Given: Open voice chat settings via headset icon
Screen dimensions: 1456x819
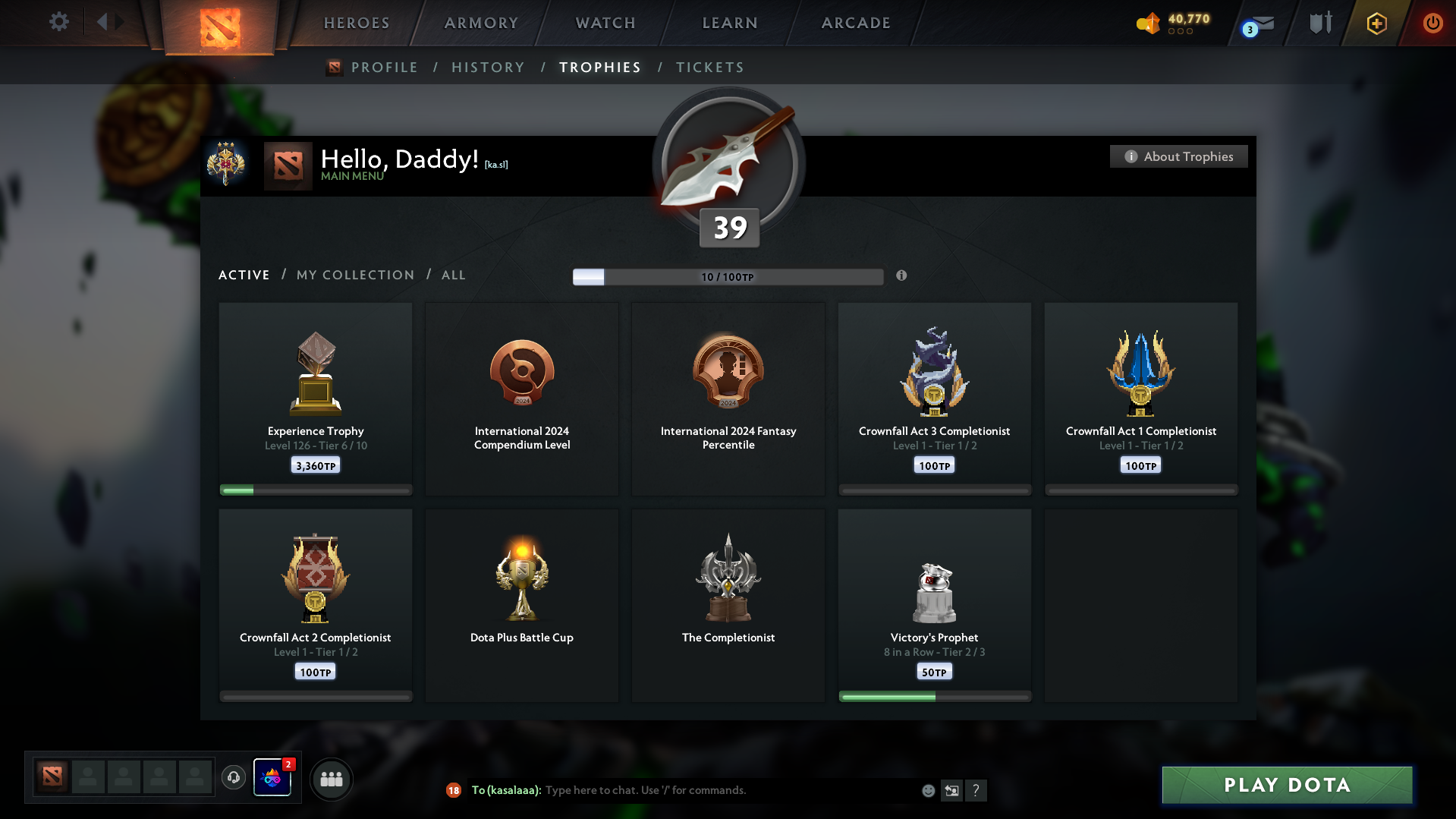Looking at the screenshot, I should coord(234,778).
